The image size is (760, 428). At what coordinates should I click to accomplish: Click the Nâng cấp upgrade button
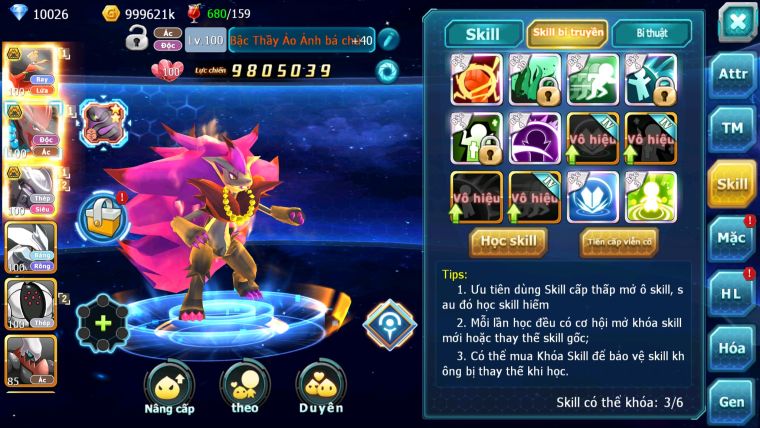click(x=169, y=388)
